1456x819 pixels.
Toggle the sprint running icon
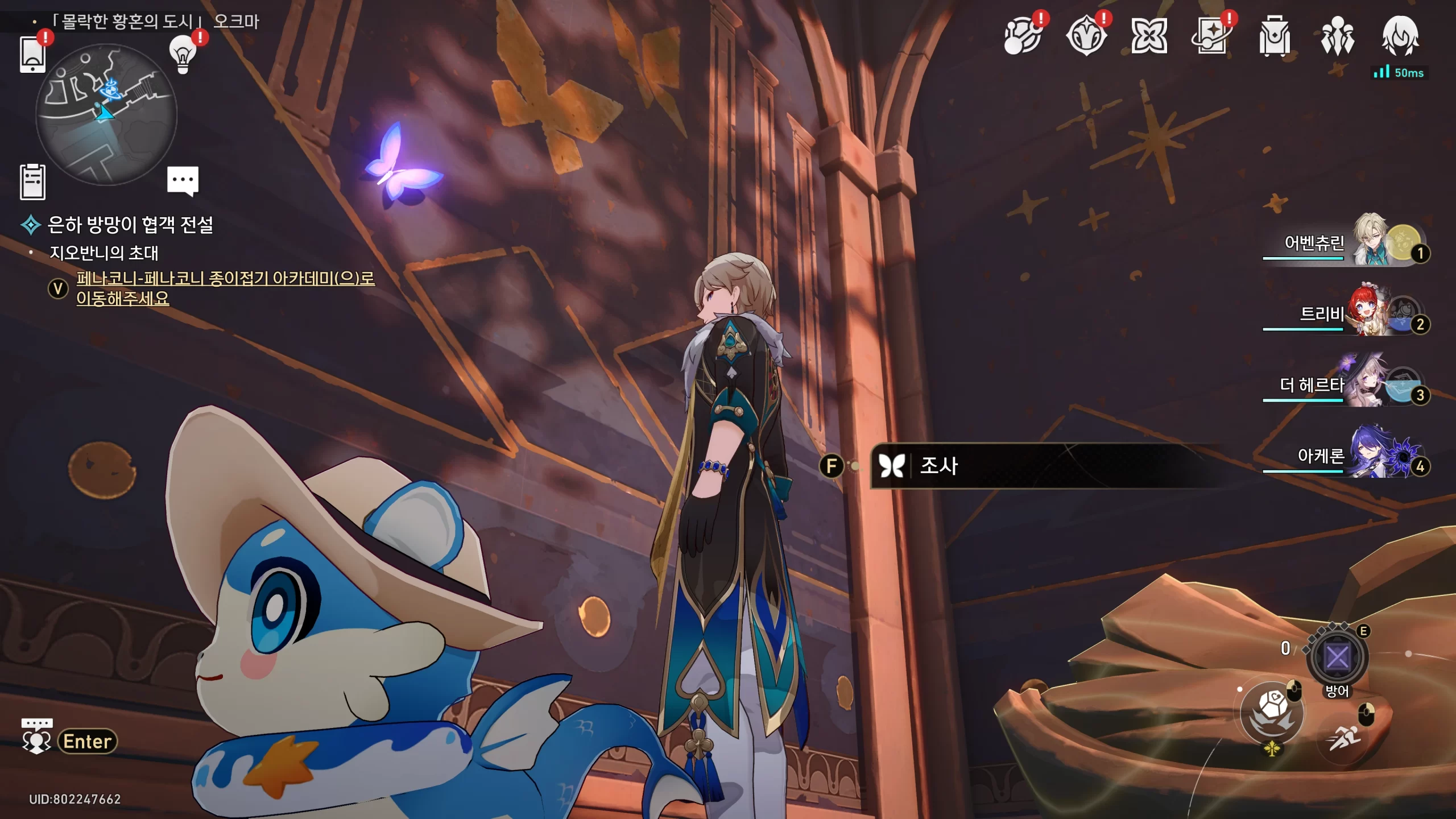click(x=1345, y=738)
